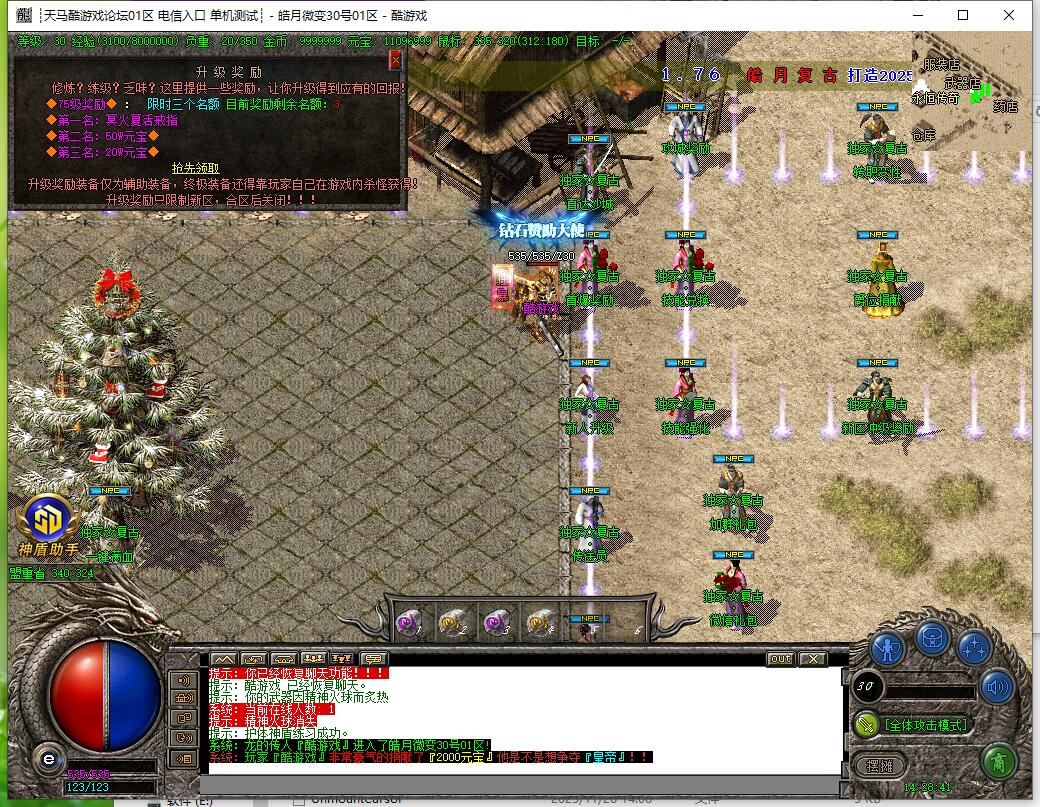Maximize the game window

[963, 15]
